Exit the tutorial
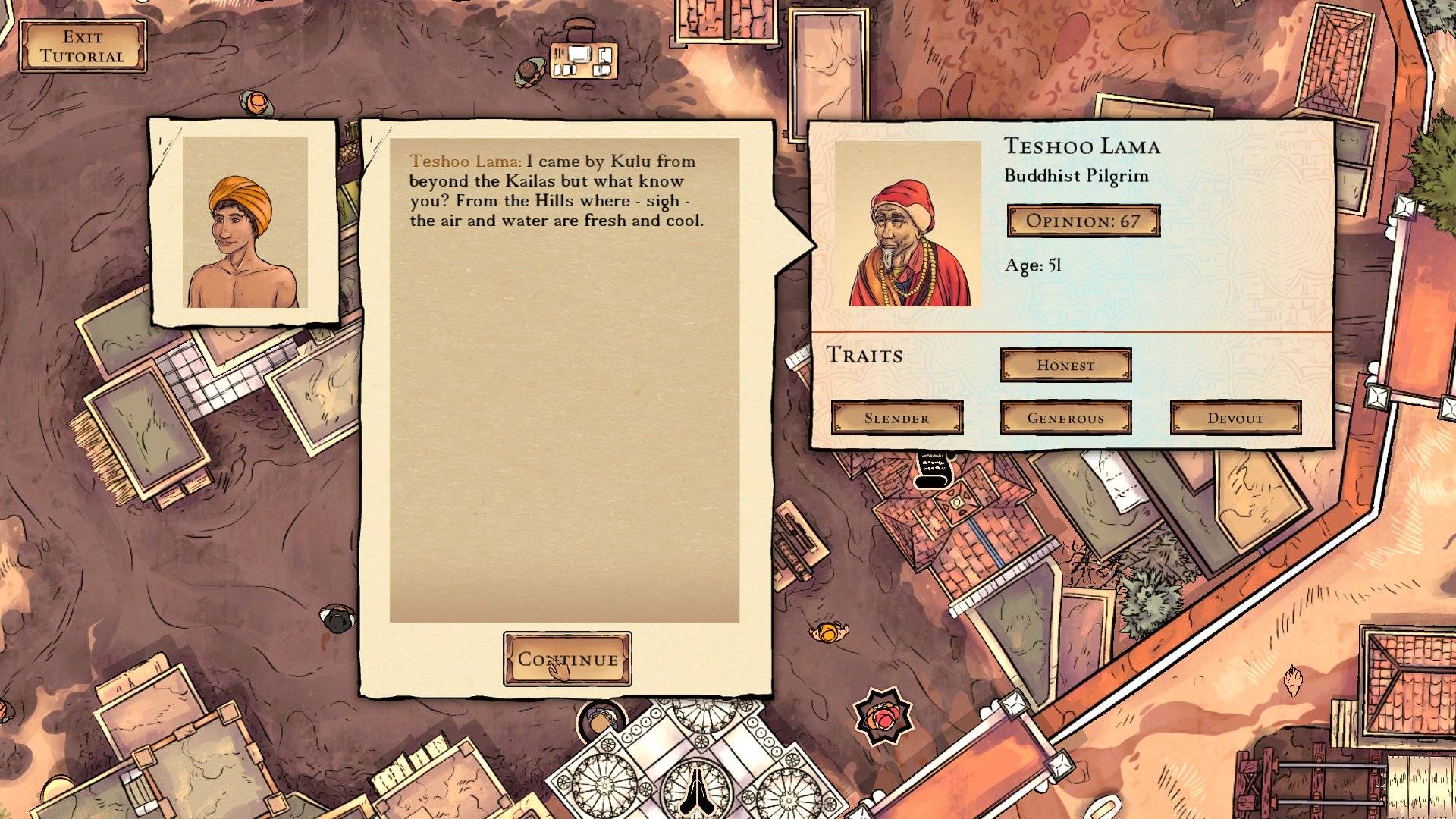Image resolution: width=1456 pixels, height=819 pixels. tap(83, 46)
